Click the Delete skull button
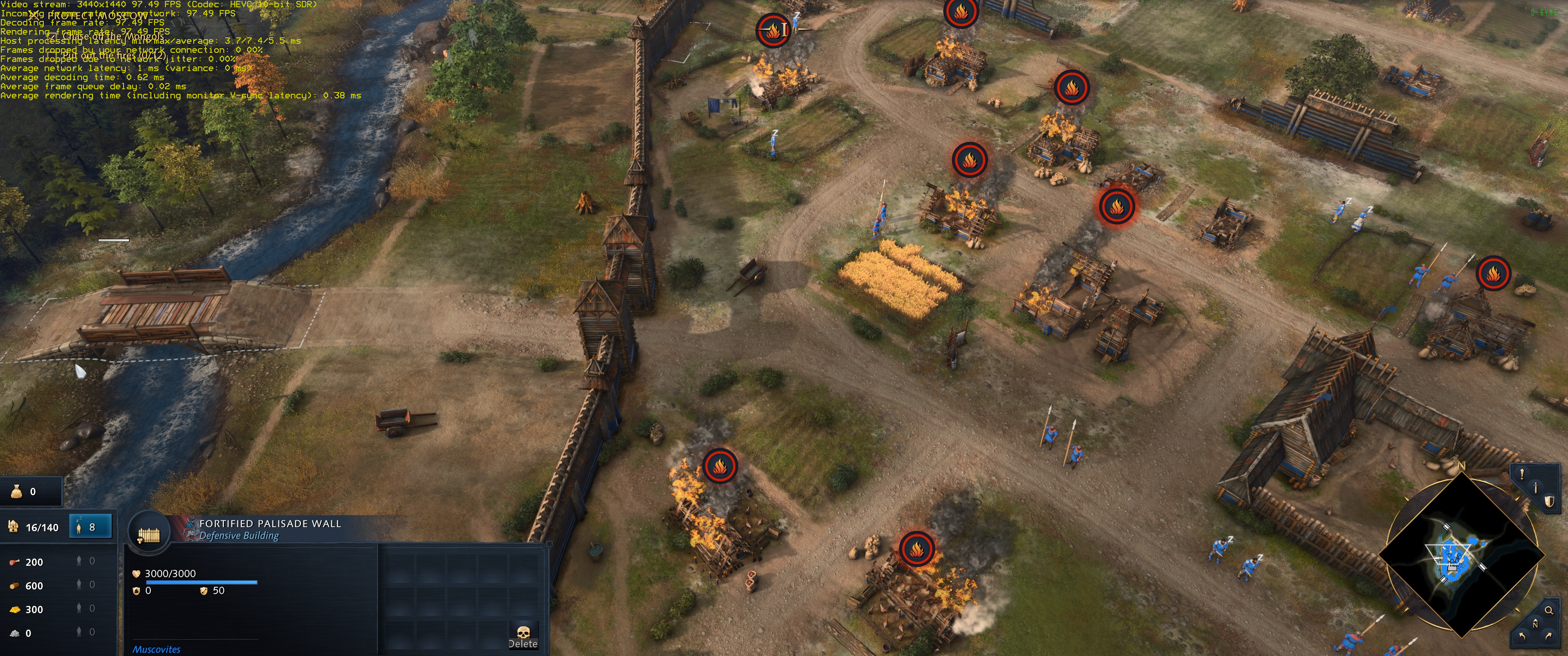Viewport: 1568px width, 656px height. [x=523, y=635]
